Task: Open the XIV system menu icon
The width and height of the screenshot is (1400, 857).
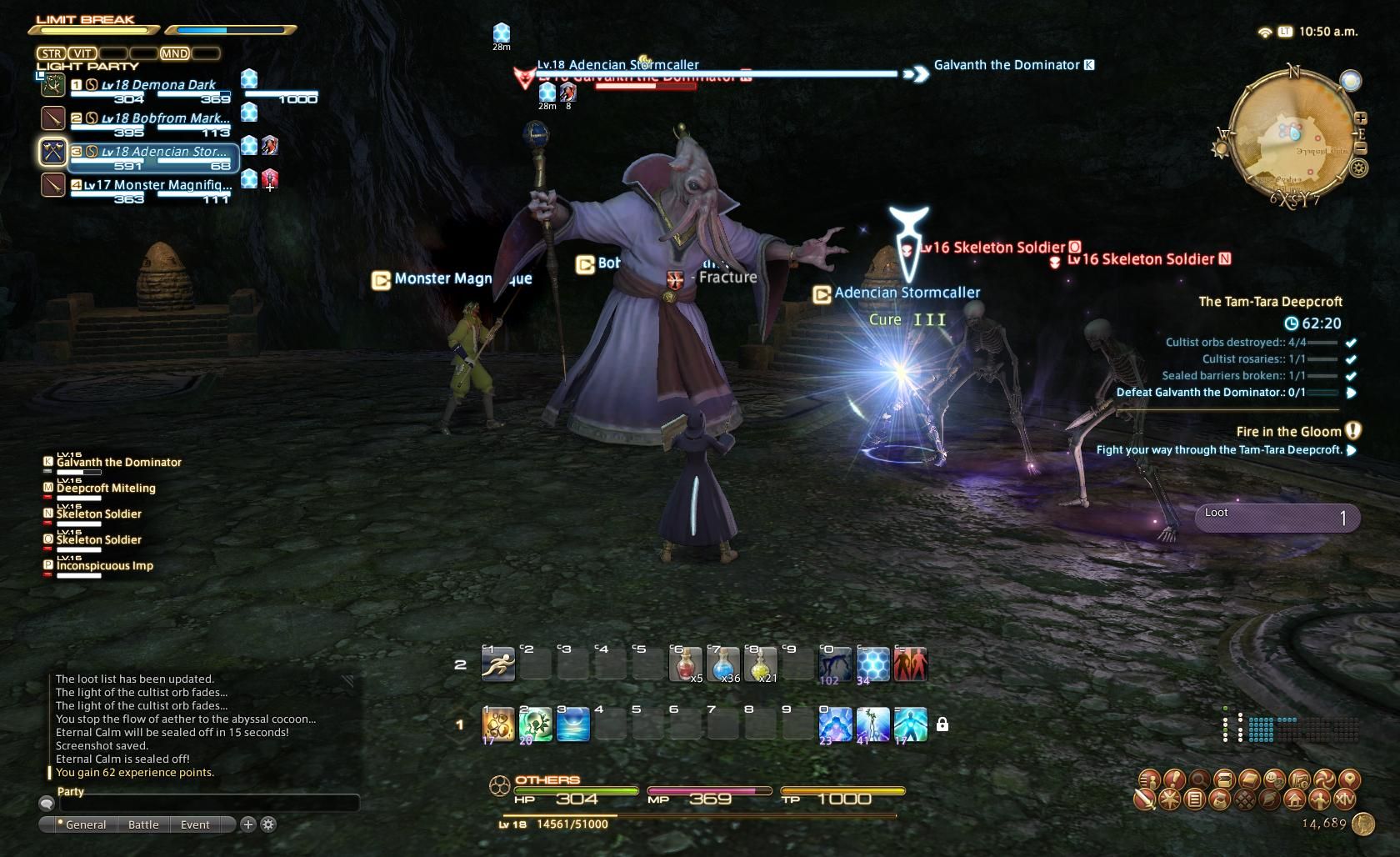Action: (1344, 800)
